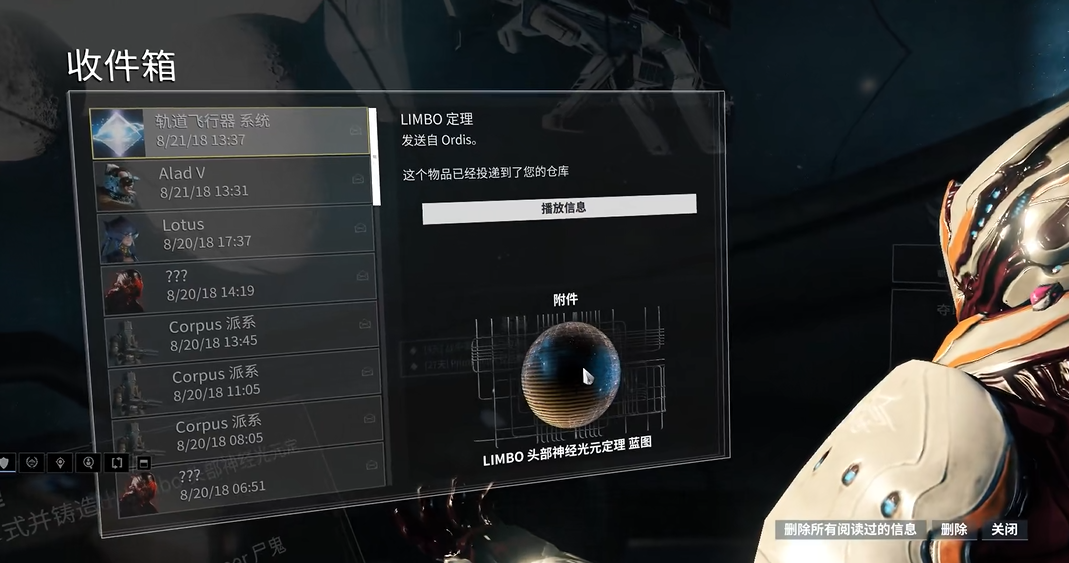Select the ??? message from 14:19
The width and height of the screenshot is (1069, 563).
tap(238, 283)
